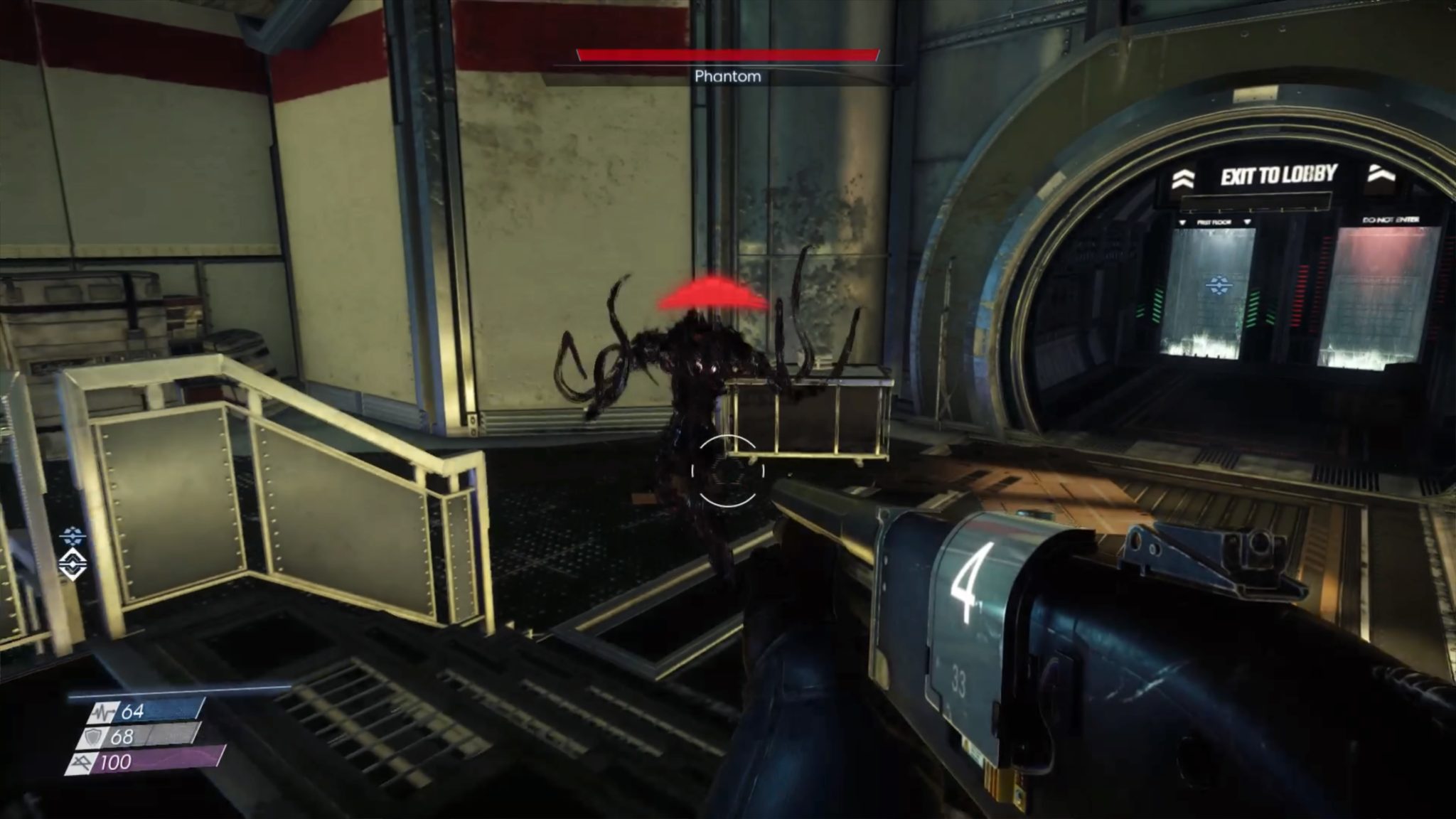The height and width of the screenshot is (819, 1456).
Task: Select the blue marker above the white diamond
Action: point(73,535)
